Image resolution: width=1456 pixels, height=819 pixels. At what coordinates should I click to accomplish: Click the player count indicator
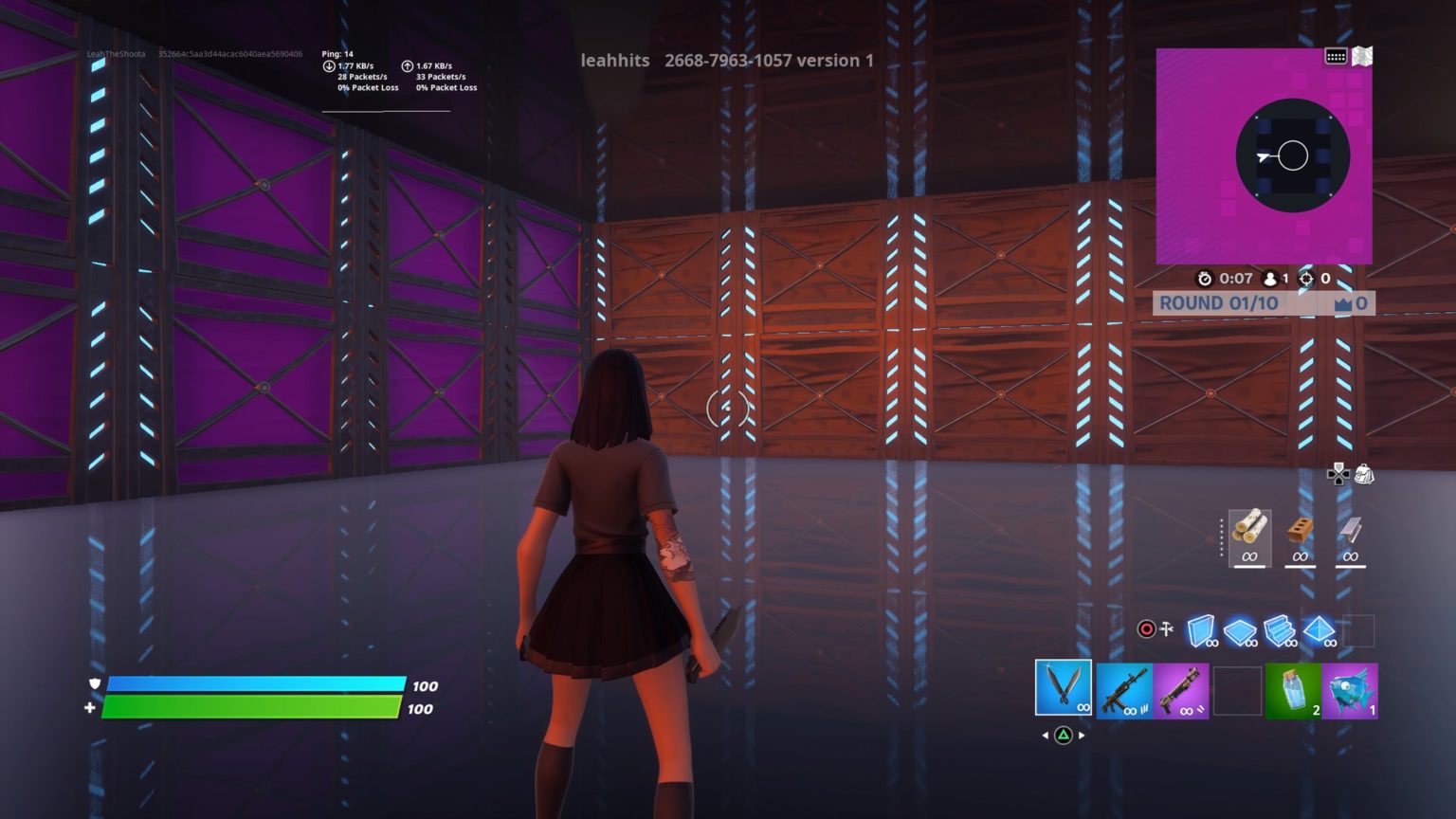[1270, 279]
